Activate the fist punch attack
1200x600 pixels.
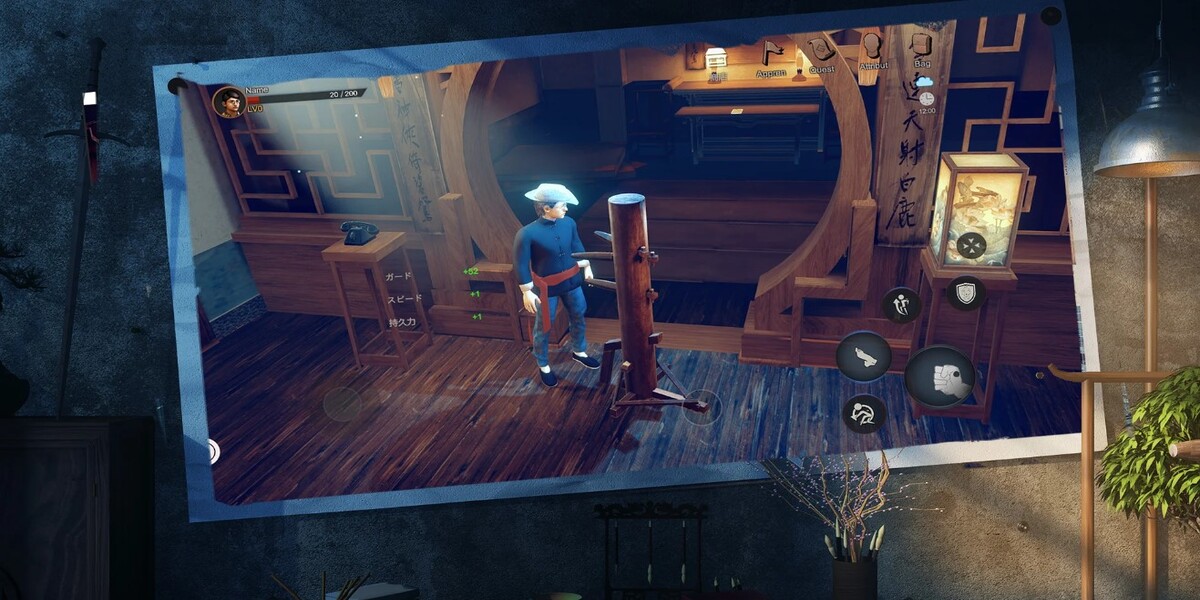(x=940, y=376)
